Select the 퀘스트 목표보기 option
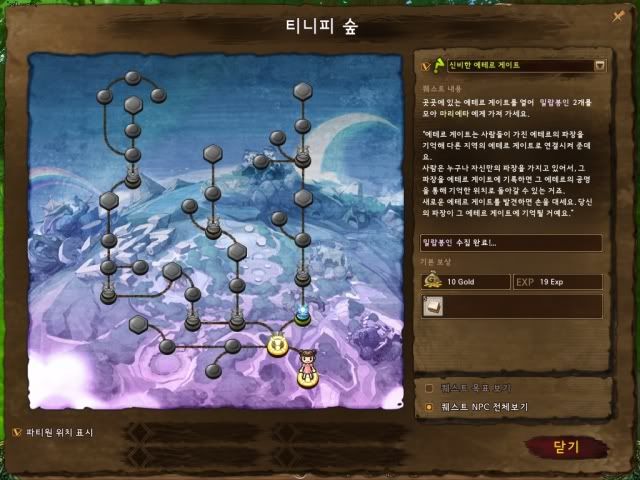The height and width of the screenshot is (480, 640). [430, 387]
